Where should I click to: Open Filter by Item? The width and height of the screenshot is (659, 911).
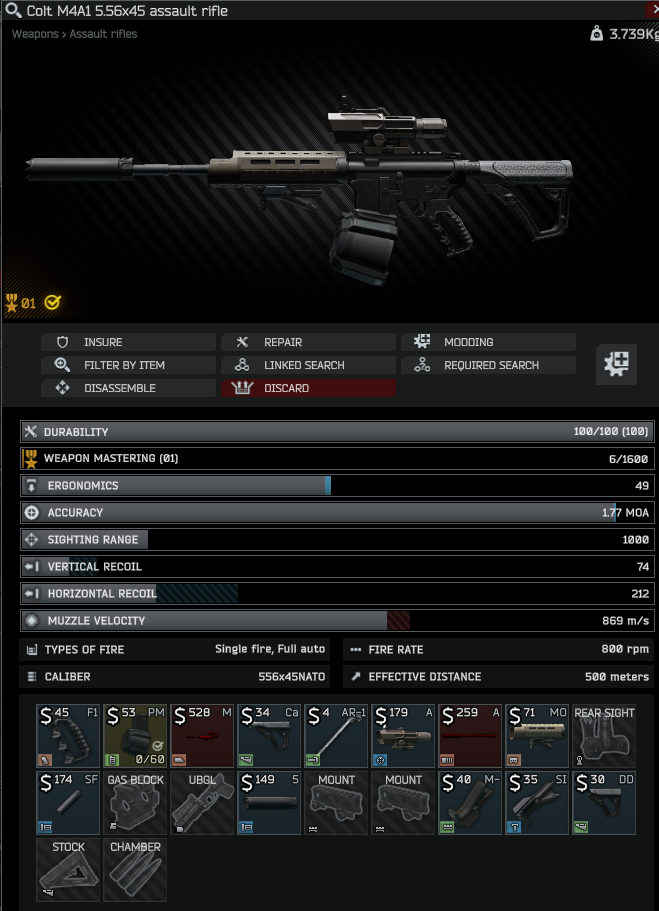point(128,365)
